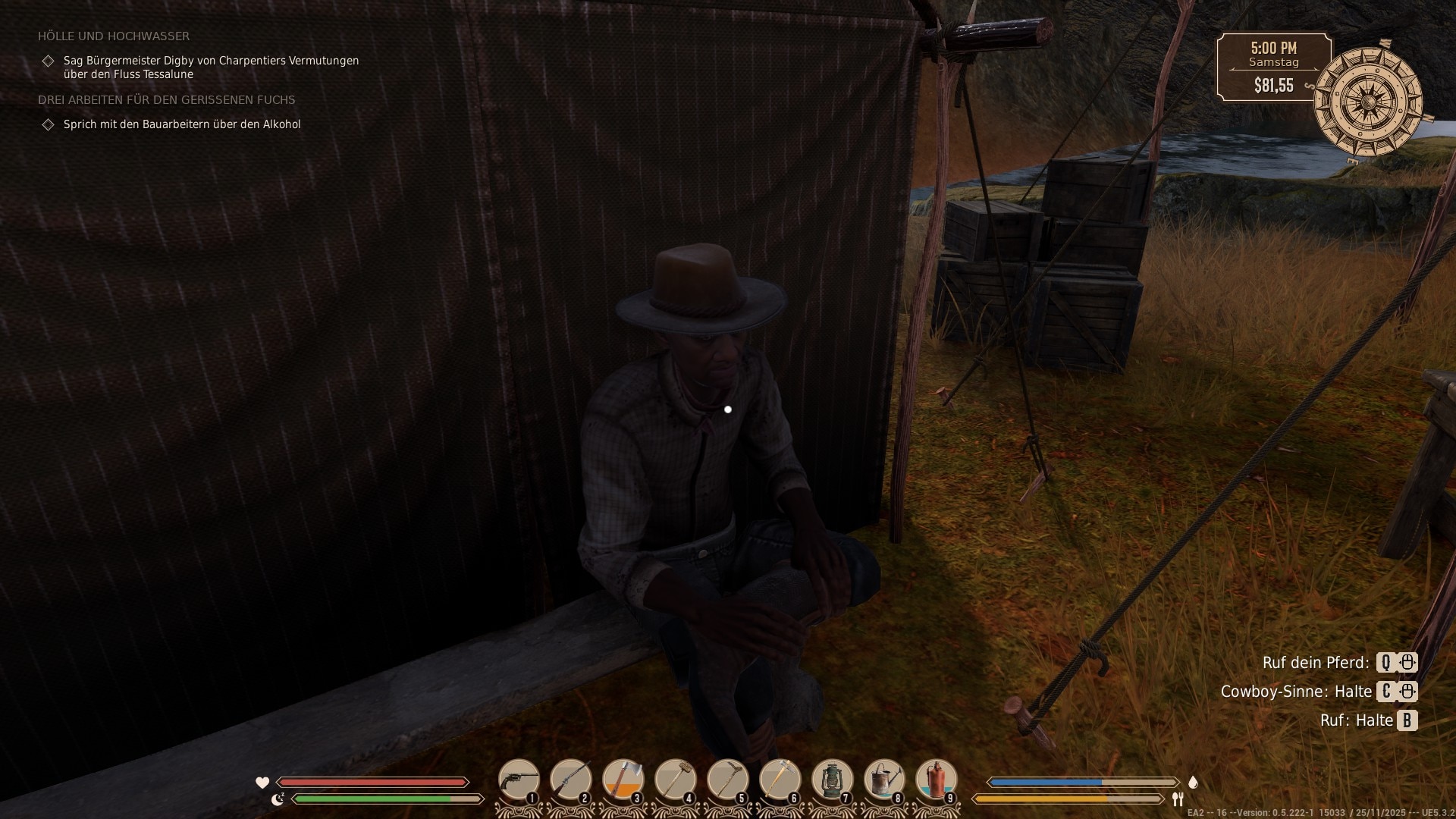Open the Hölle und Hochwasser quest title
The image size is (1456, 819).
[x=114, y=36]
